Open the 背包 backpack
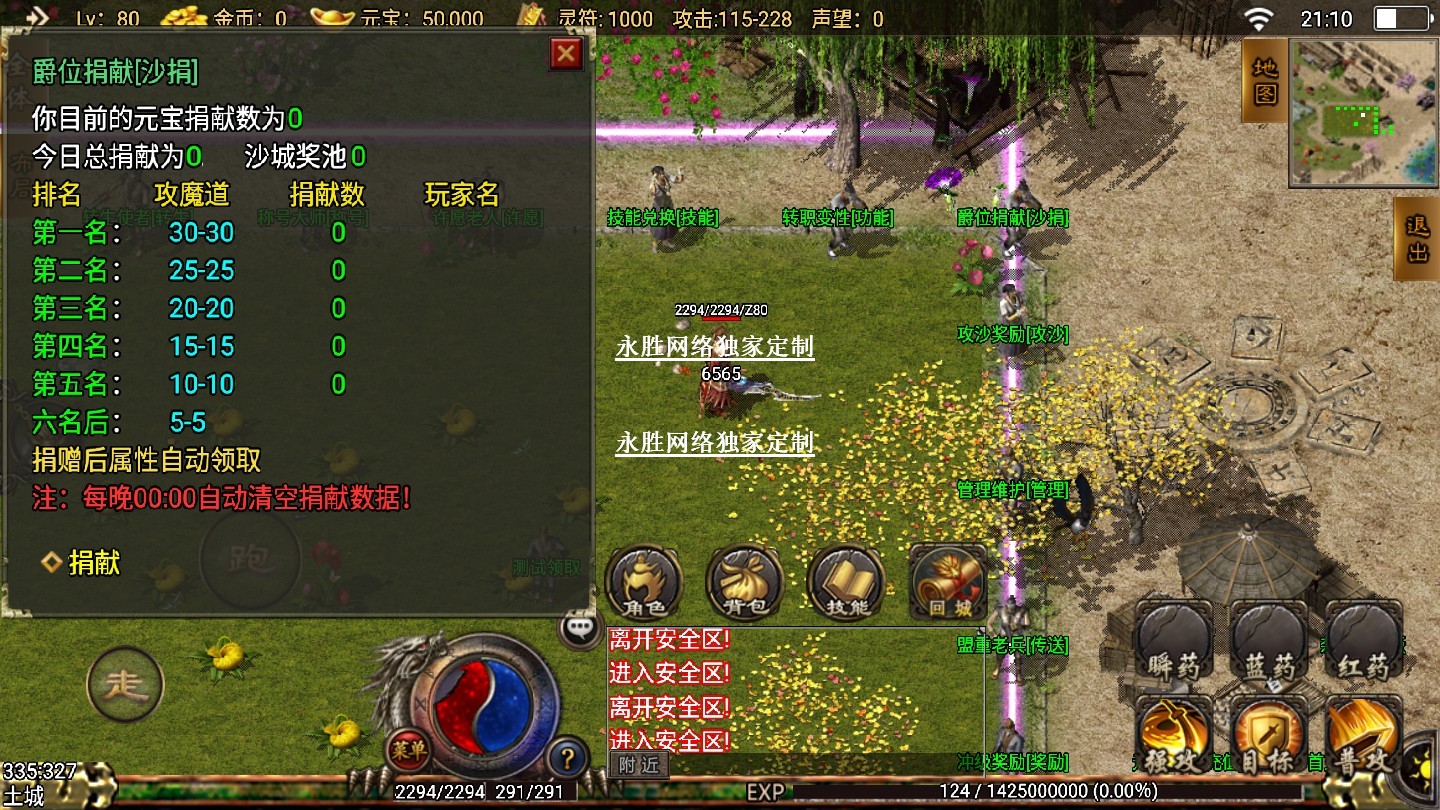Viewport: 1440px width, 810px height. [744, 582]
